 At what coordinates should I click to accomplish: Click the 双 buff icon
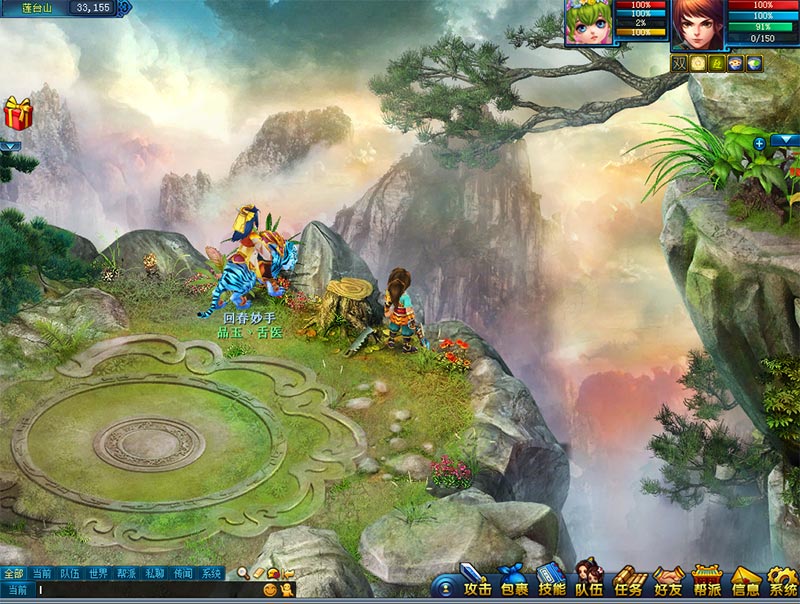pyautogui.click(x=679, y=63)
